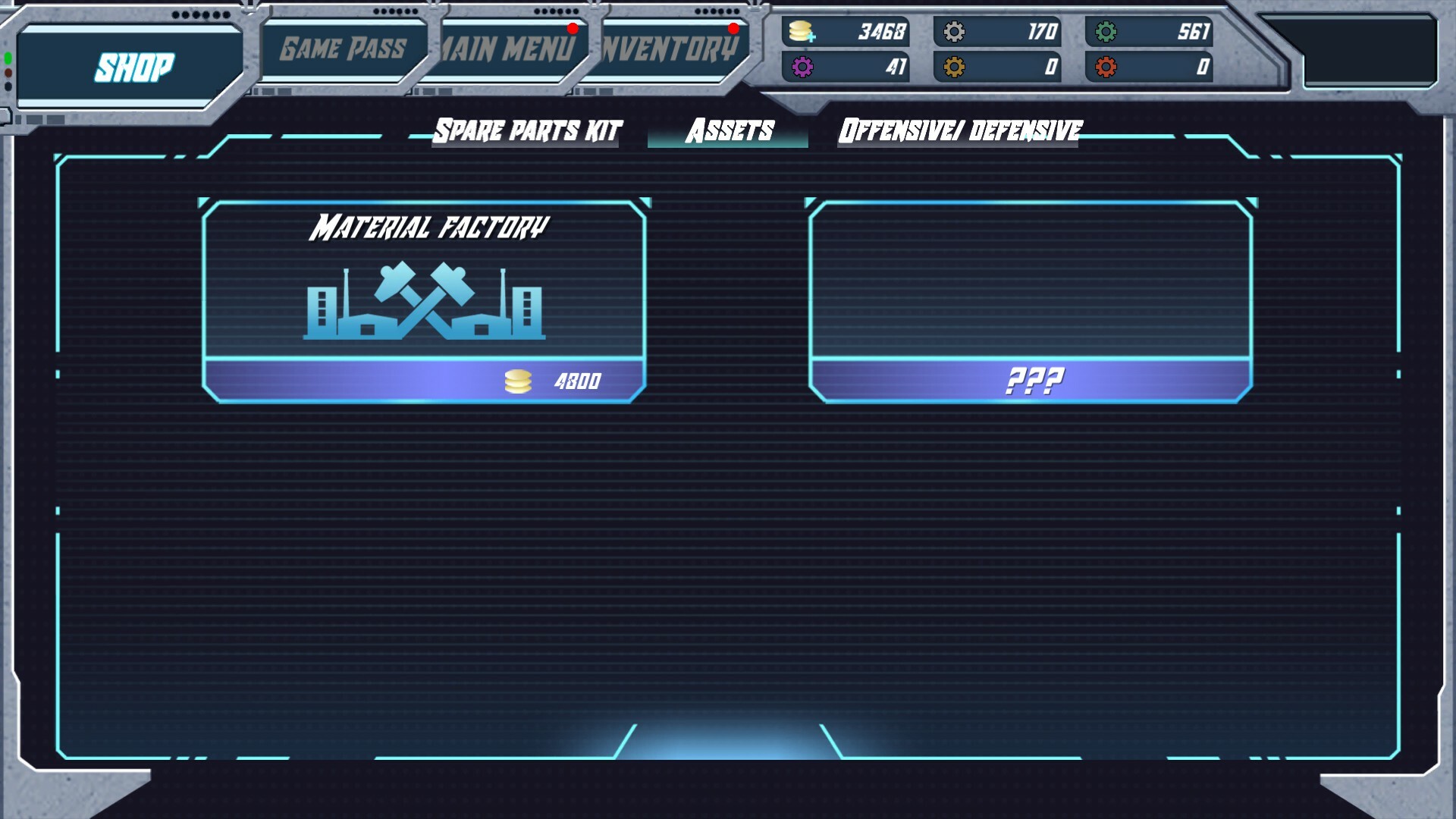Screen dimensions: 1456x819
Task: Open the Offensive/Defensive tab
Action: [x=960, y=129]
